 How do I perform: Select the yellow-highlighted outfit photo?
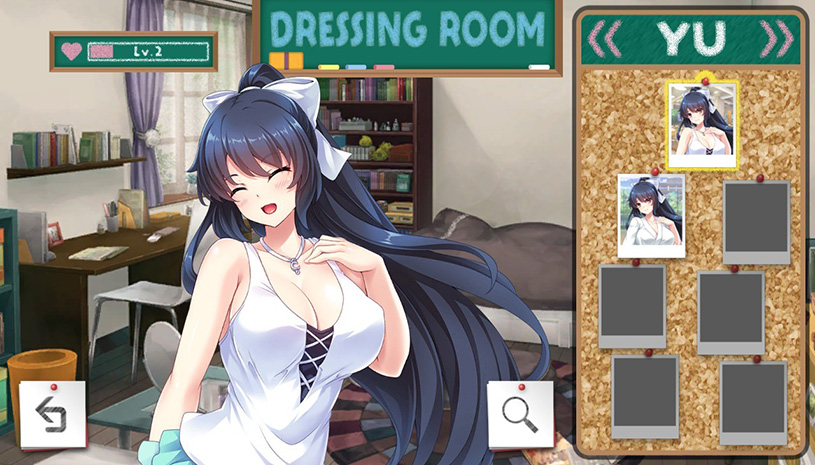click(702, 124)
